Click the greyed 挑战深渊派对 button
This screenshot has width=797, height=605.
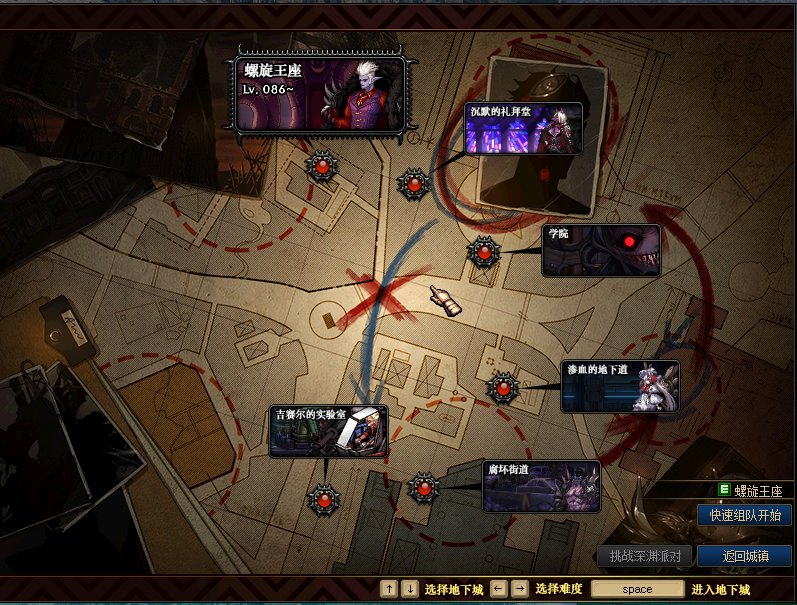coord(645,556)
